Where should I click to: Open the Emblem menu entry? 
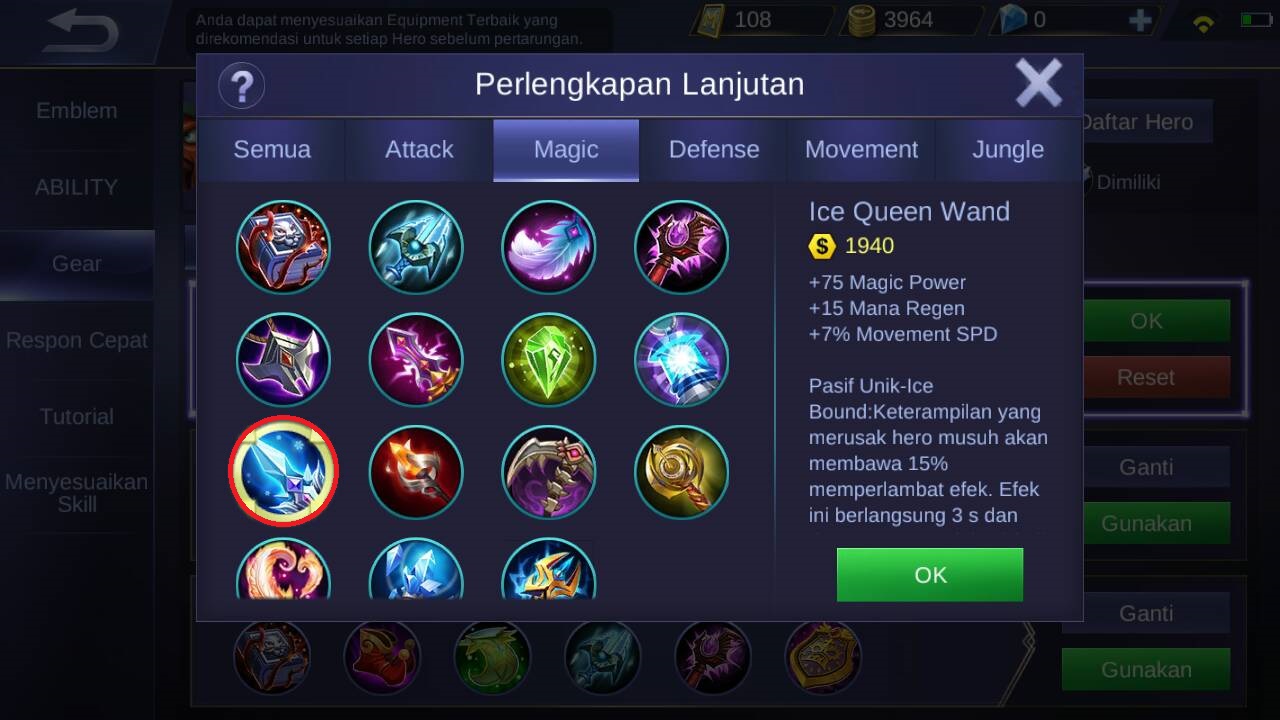pos(77,111)
